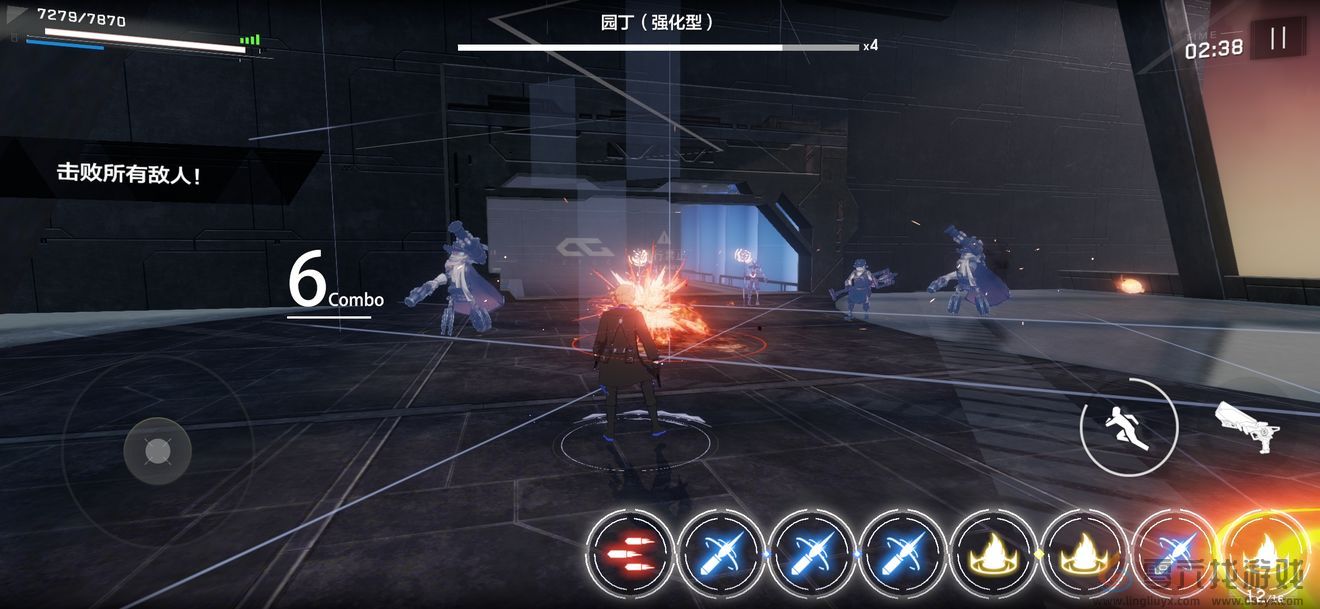Tap the dodge dash button
Image resolution: width=1320 pixels, height=609 pixels.
1129,427
